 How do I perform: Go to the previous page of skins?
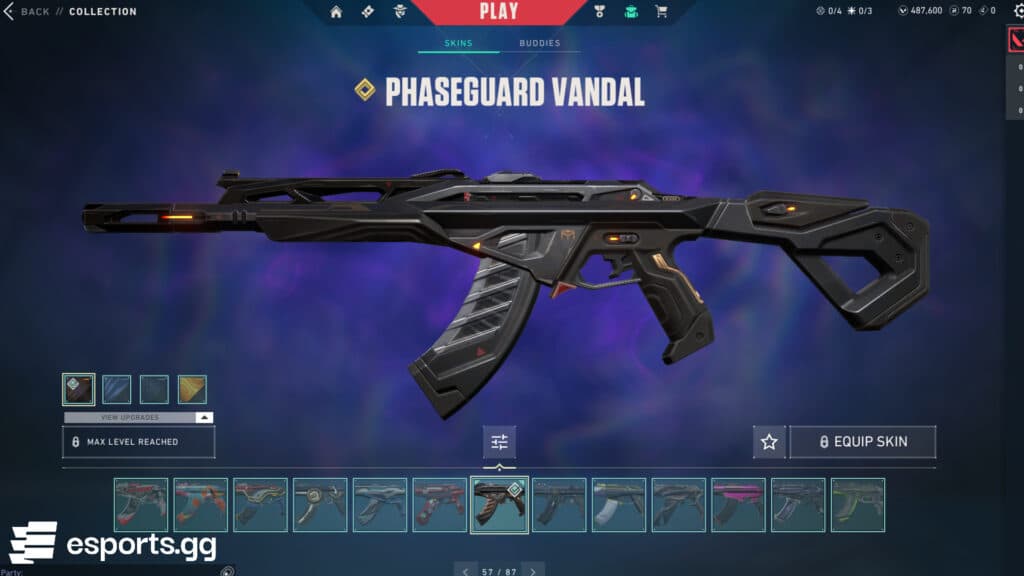pos(465,571)
